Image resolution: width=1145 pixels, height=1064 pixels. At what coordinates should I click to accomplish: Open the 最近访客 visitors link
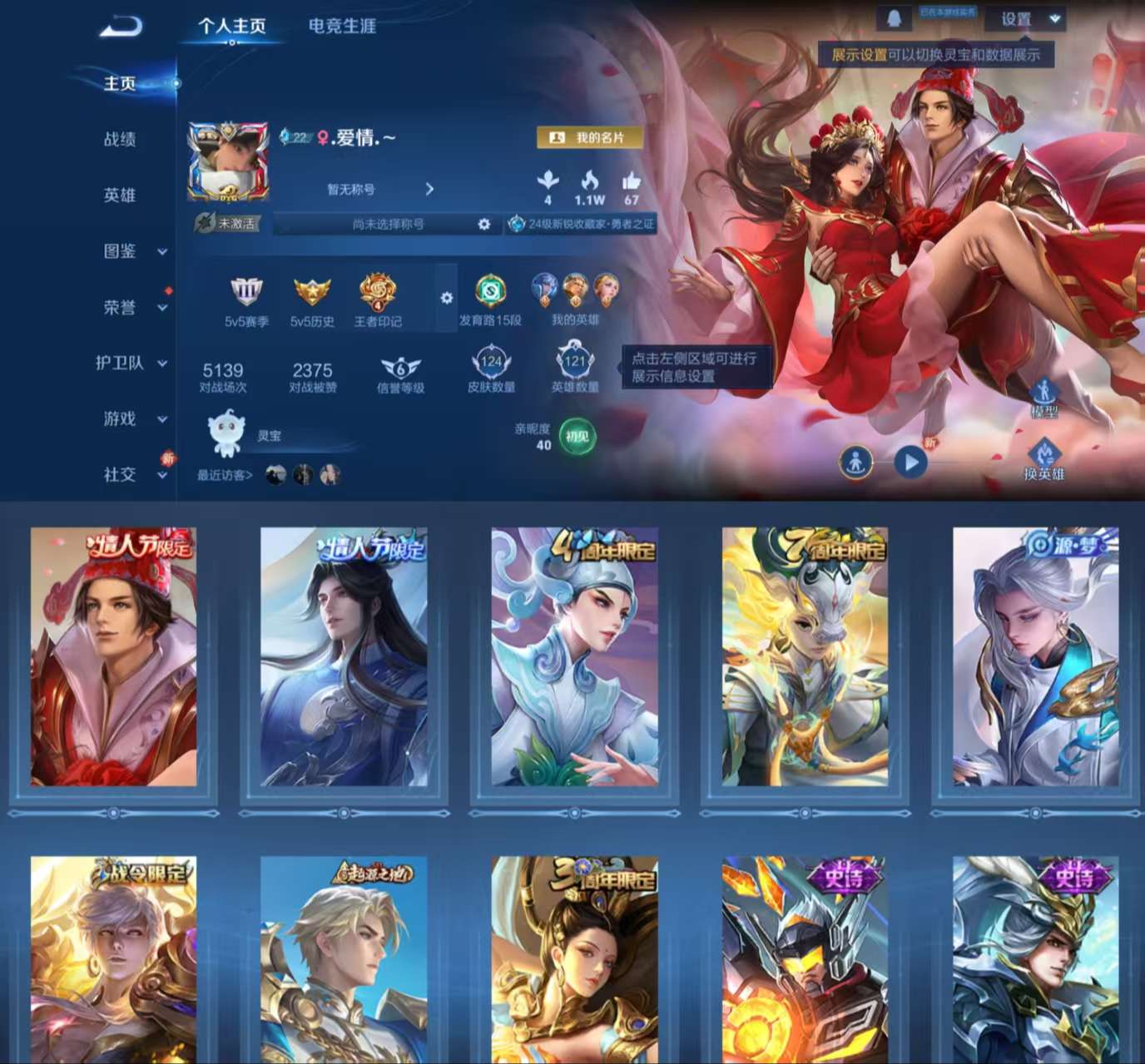221,476
